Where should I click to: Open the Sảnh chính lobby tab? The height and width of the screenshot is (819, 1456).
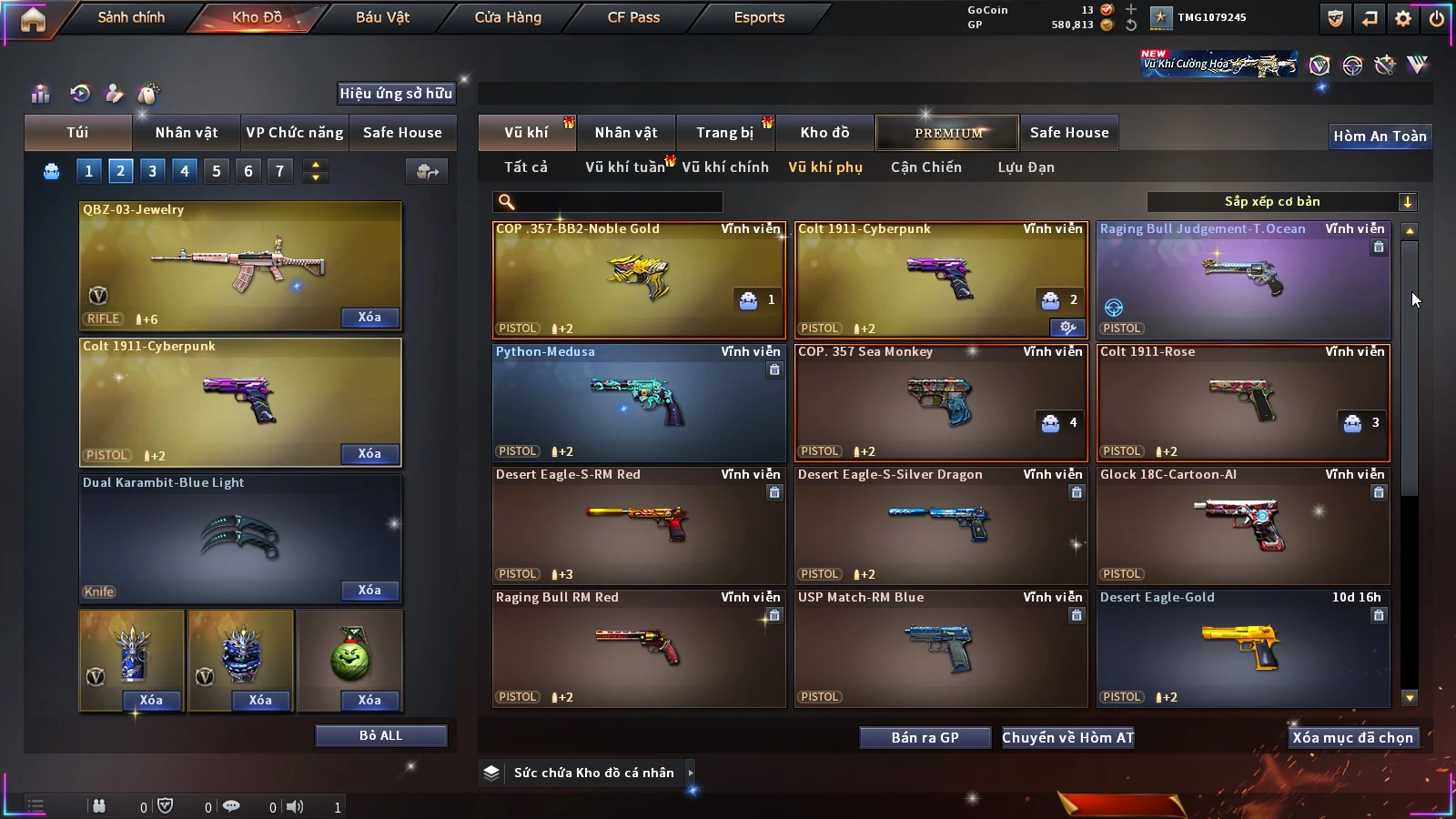pyautogui.click(x=131, y=17)
